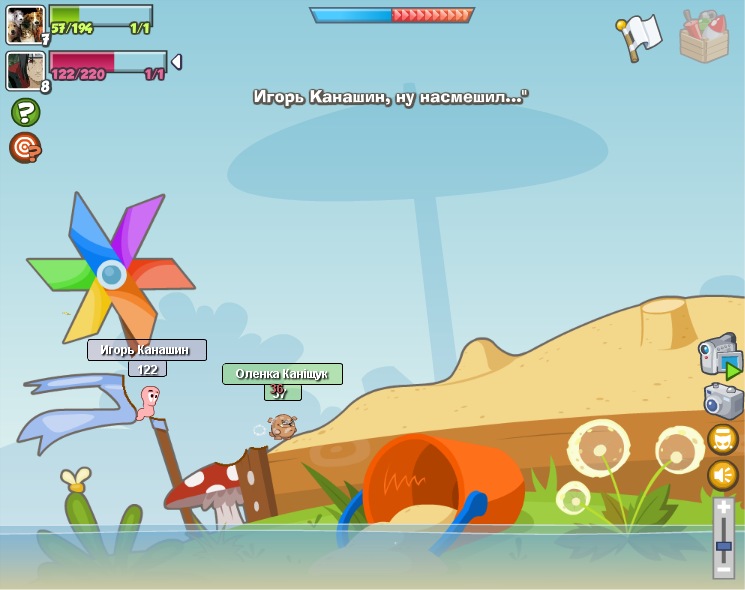Start video recording with camcorder icon
The width and height of the screenshot is (745, 590).
[720, 356]
